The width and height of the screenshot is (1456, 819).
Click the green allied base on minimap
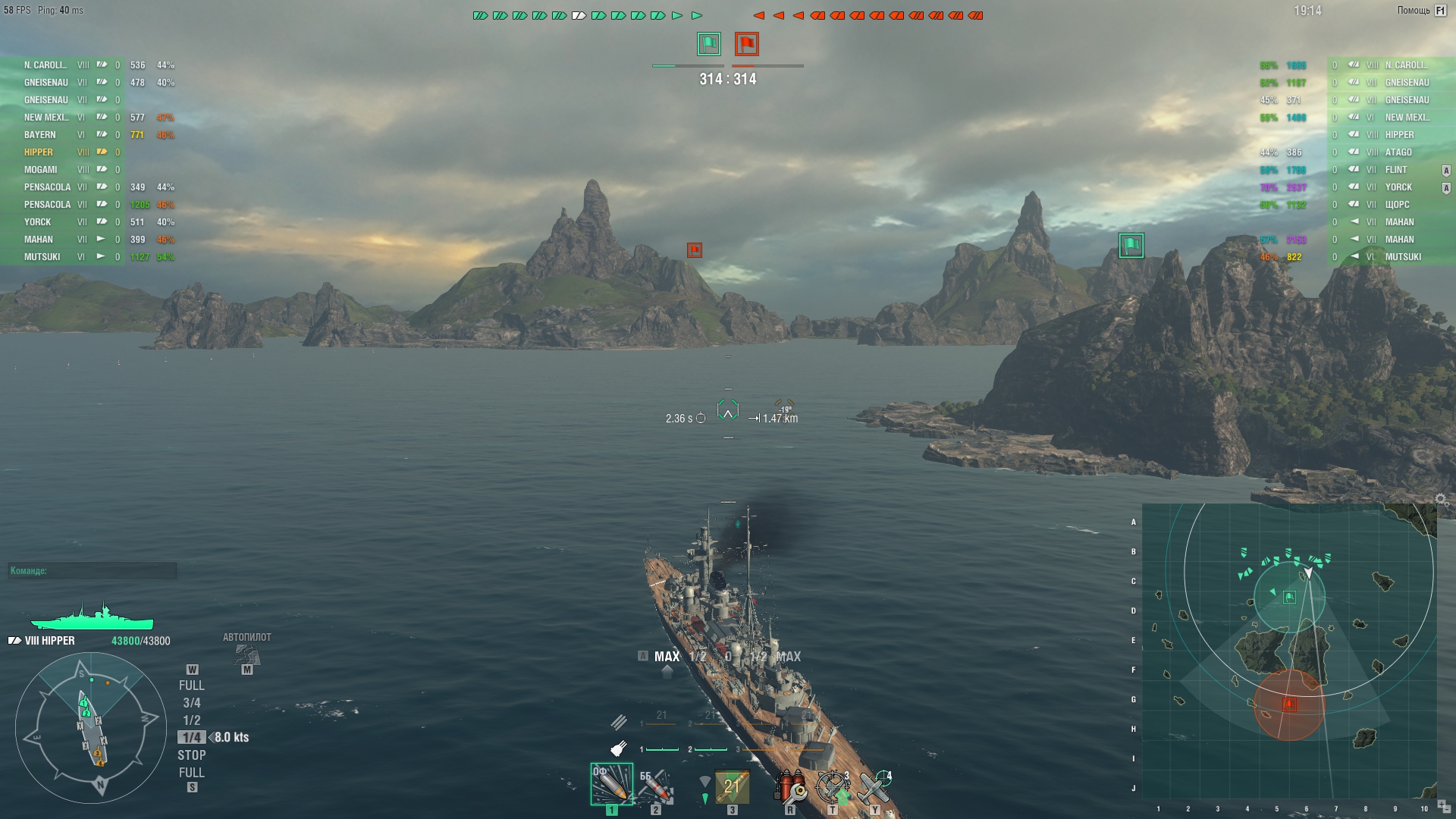point(1289,598)
